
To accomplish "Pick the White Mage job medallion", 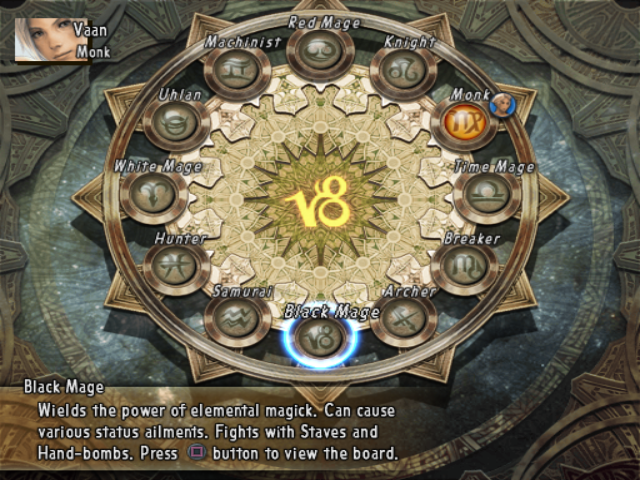I will coord(153,195).
